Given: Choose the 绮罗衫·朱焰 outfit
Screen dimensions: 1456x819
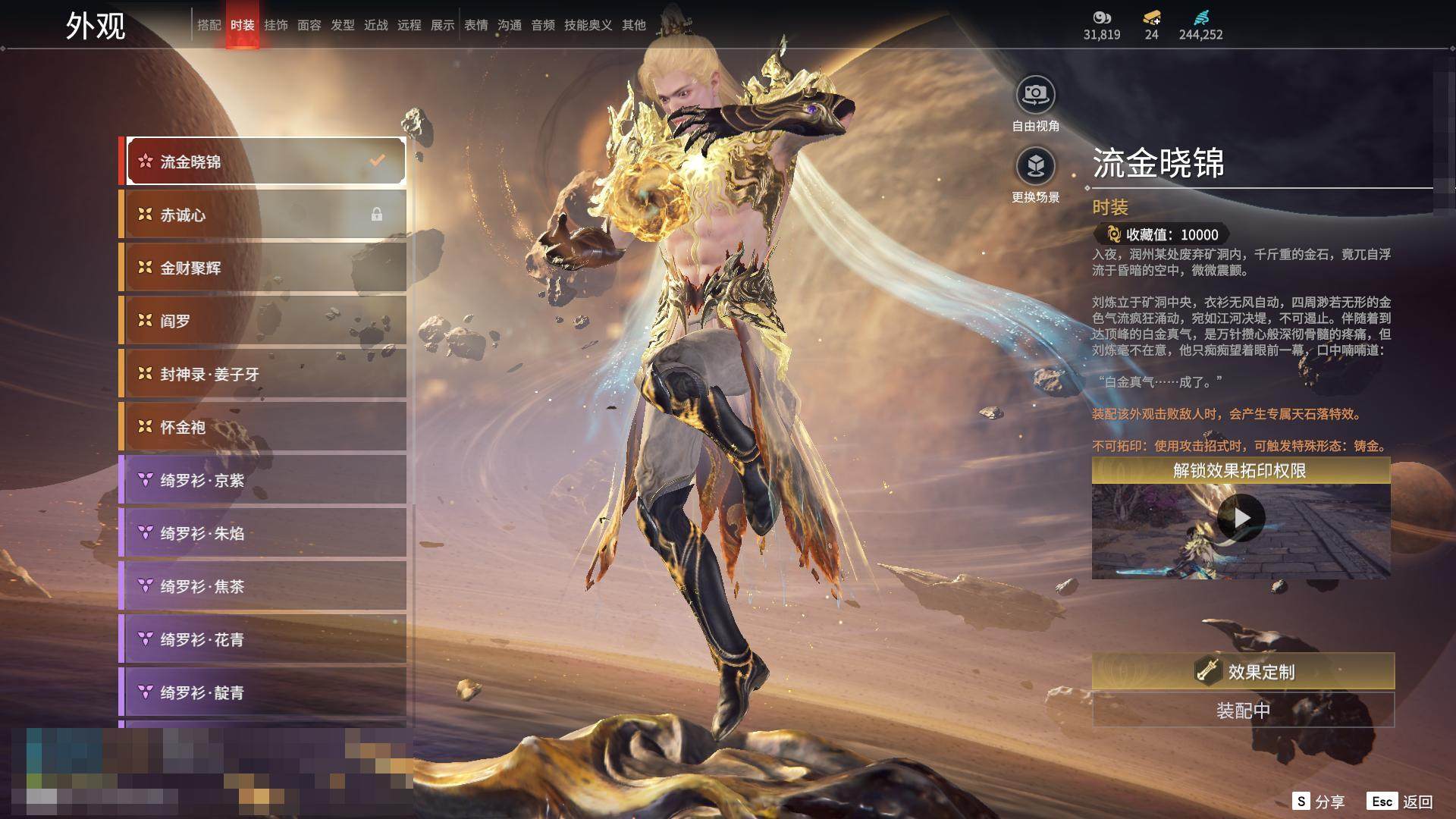Looking at the screenshot, I should pos(264,533).
